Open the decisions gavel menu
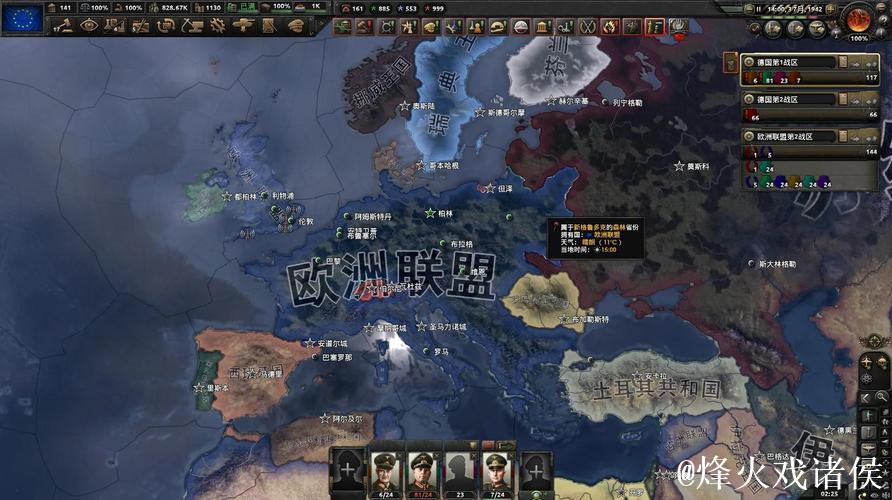The width and height of the screenshot is (892, 500). pyautogui.click(x=65, y=26)
